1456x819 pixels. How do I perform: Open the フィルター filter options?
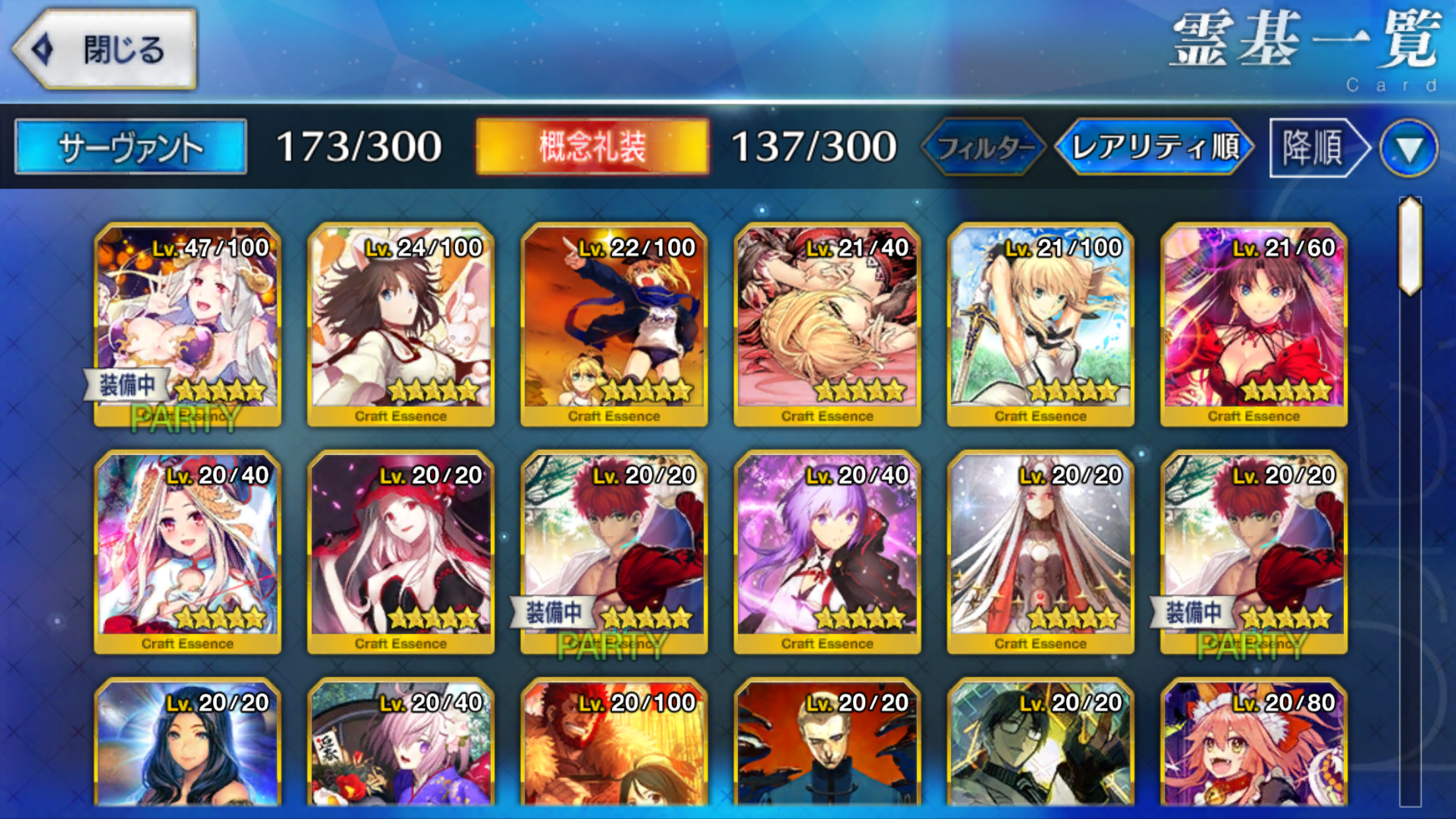pos(984,147)
